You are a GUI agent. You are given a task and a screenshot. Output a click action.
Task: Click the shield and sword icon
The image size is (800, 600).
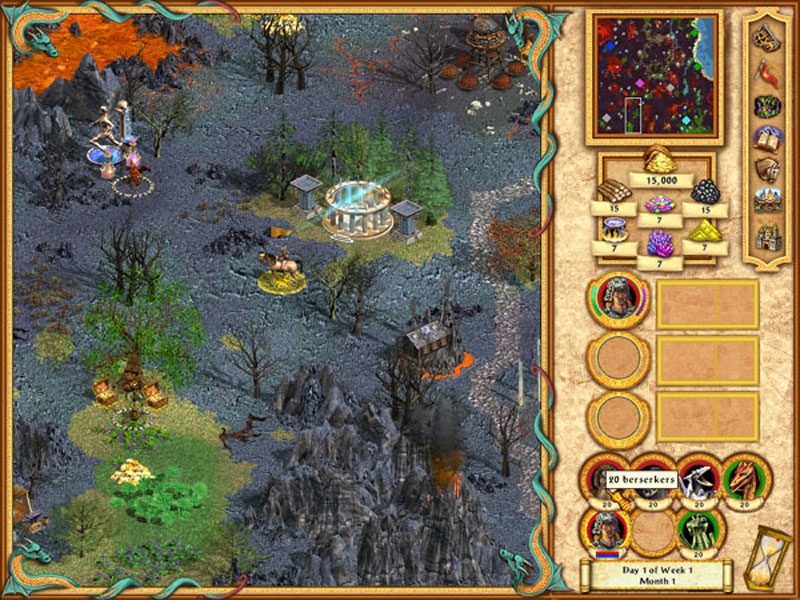point(768,170)
